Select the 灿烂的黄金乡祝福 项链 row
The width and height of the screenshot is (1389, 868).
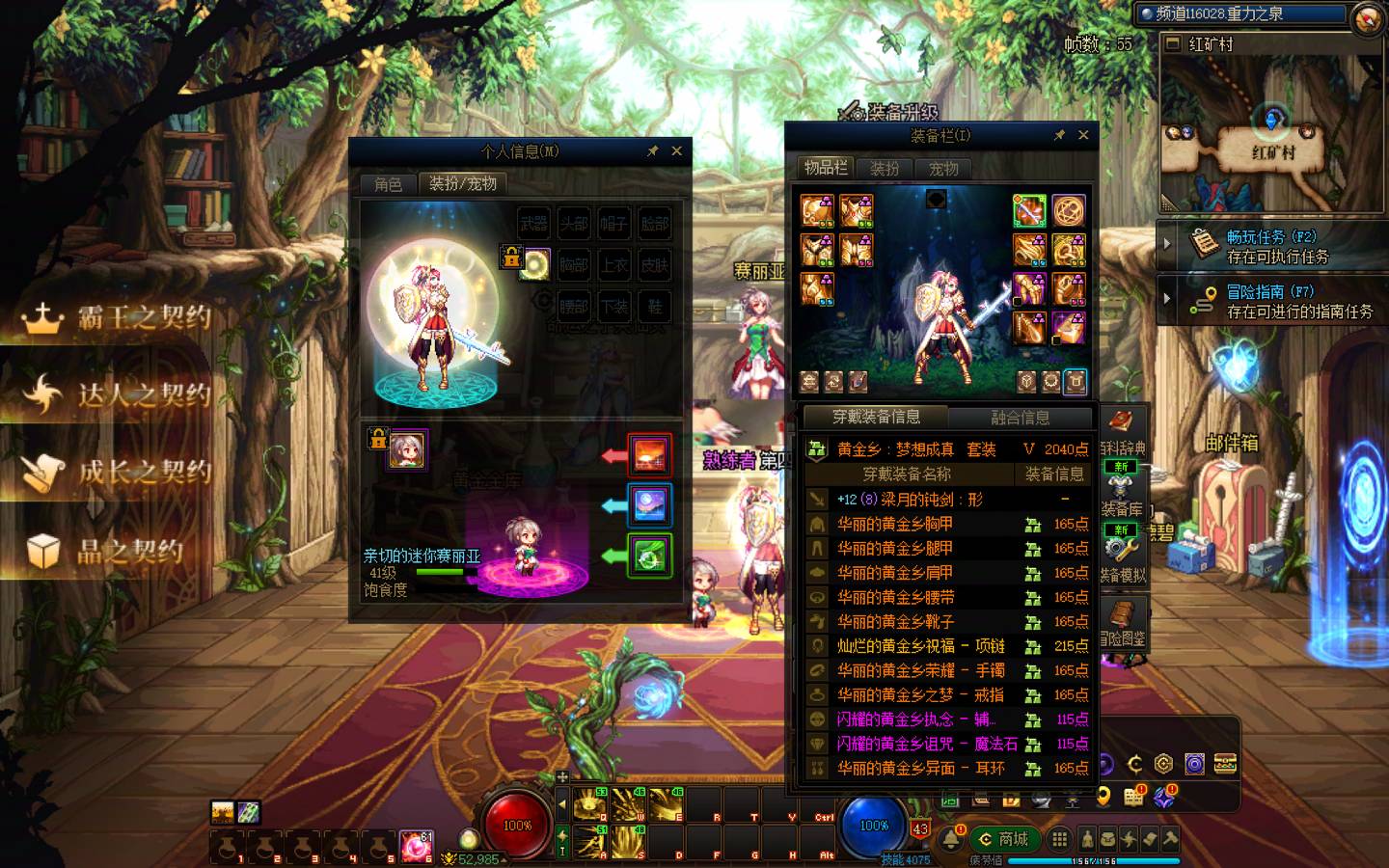[x=919, y=646]
